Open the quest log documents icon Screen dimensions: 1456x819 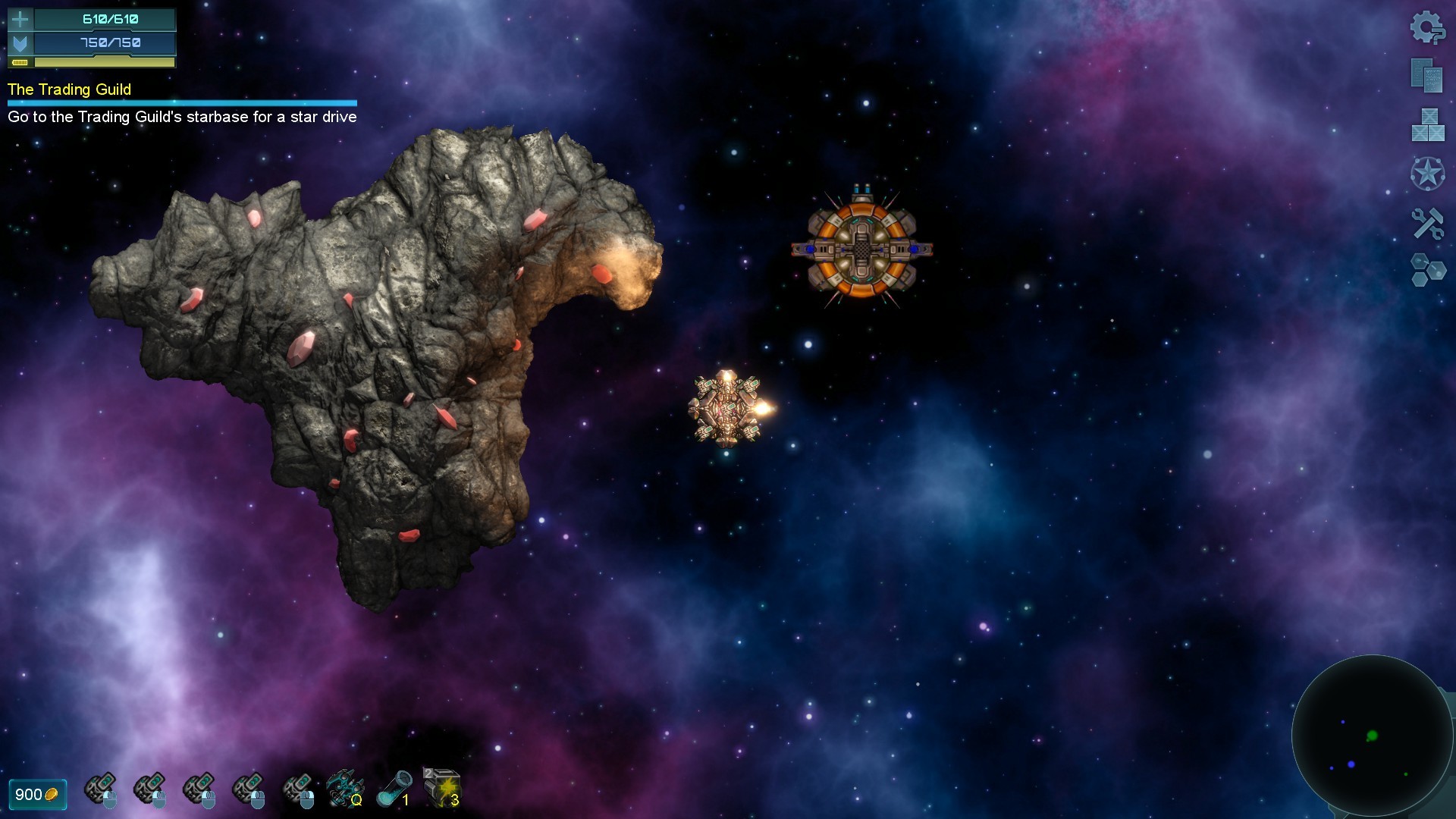coord(1426,76)
